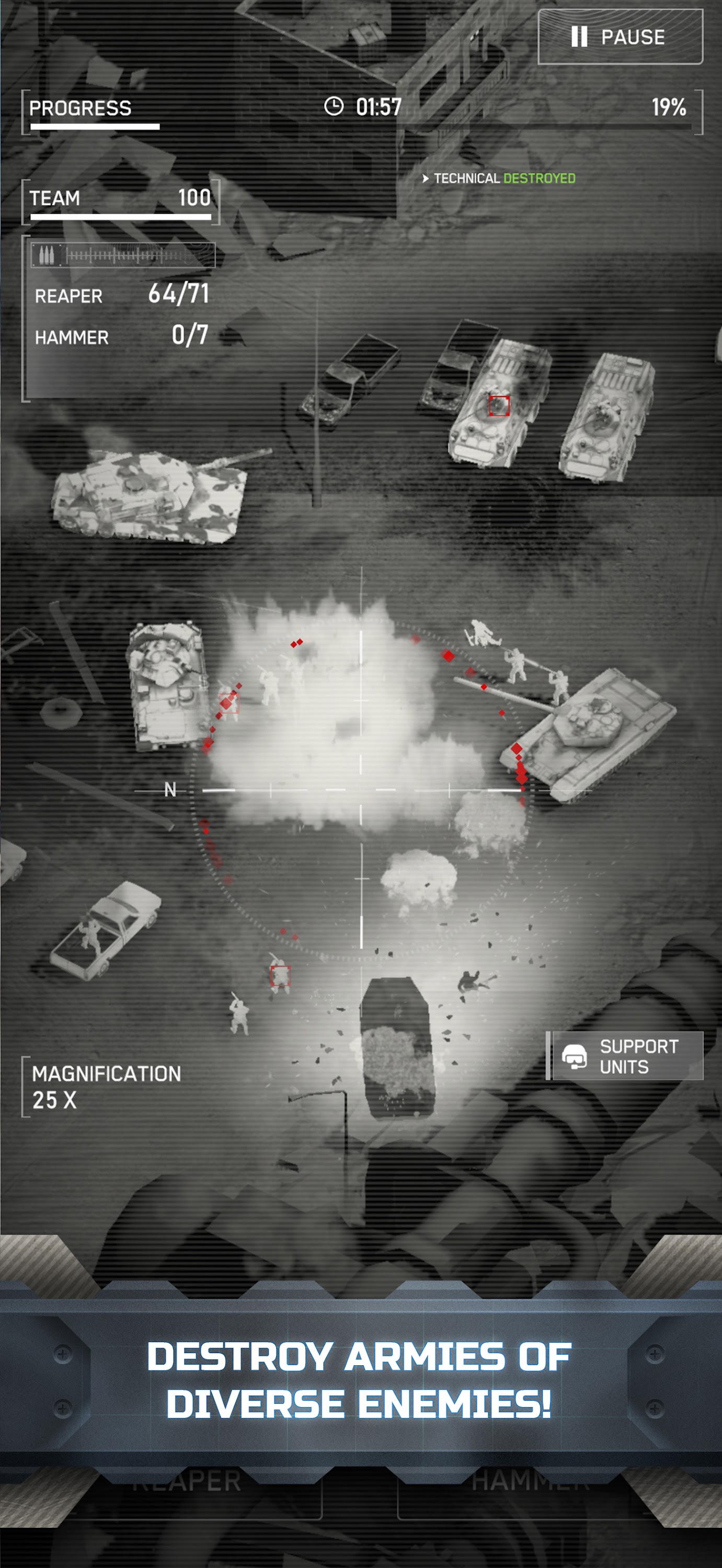Viewport: 722px width, 1568px height.
Task: Click the Pause icon
Action: click(579, 38)
